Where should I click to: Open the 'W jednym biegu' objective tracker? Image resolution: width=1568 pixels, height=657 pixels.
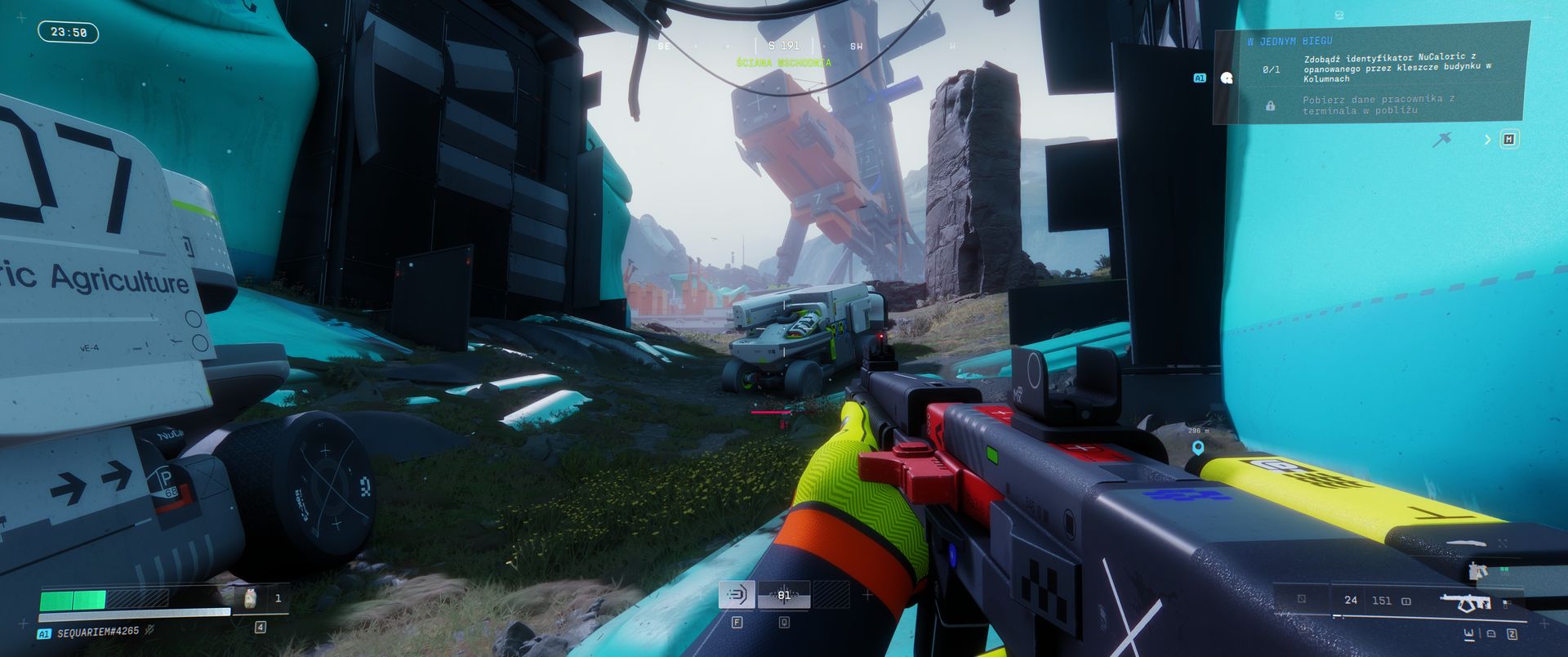point(1290,41)
